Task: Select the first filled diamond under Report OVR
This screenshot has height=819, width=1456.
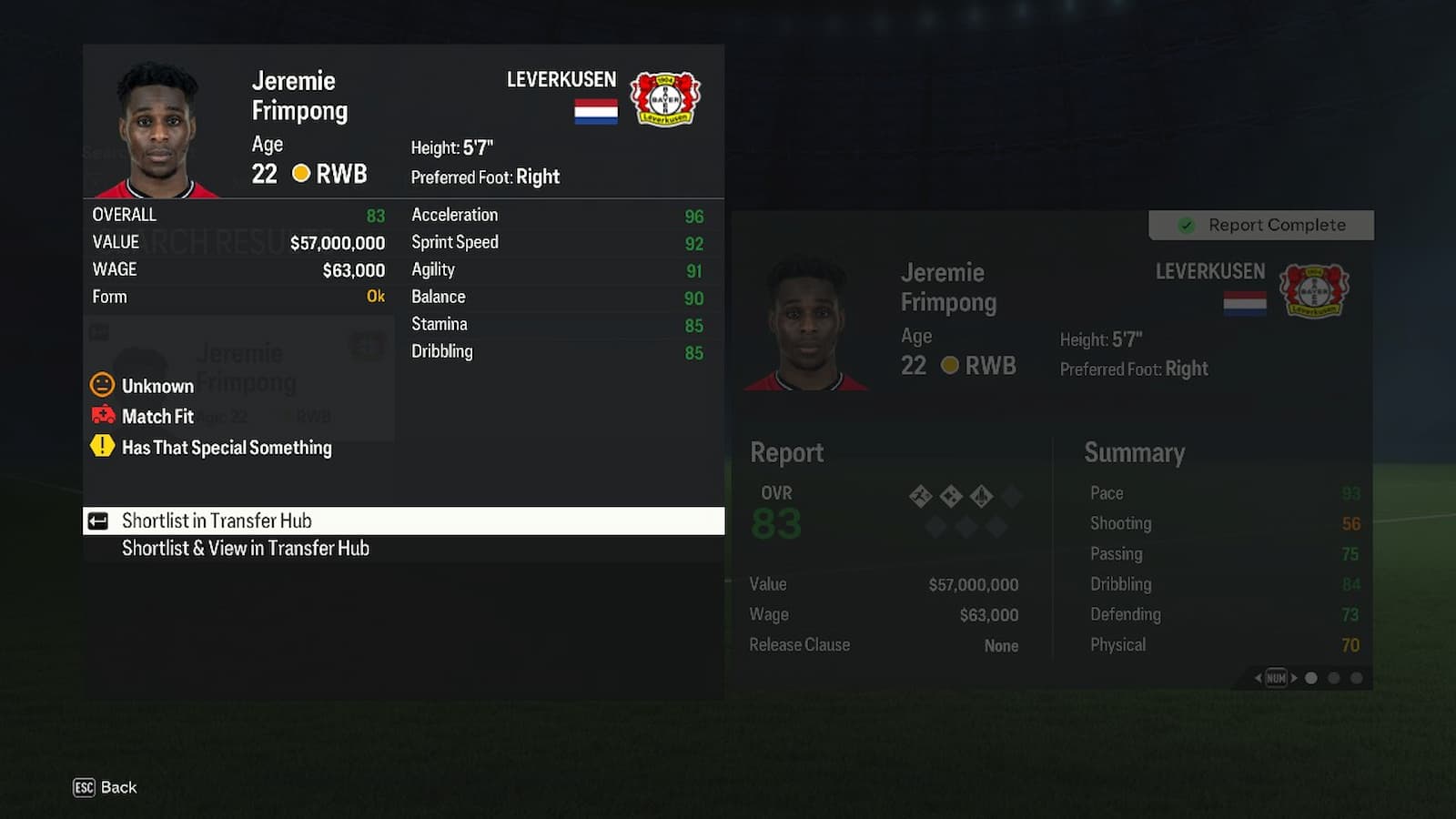Action: click(x=921, y=495)
